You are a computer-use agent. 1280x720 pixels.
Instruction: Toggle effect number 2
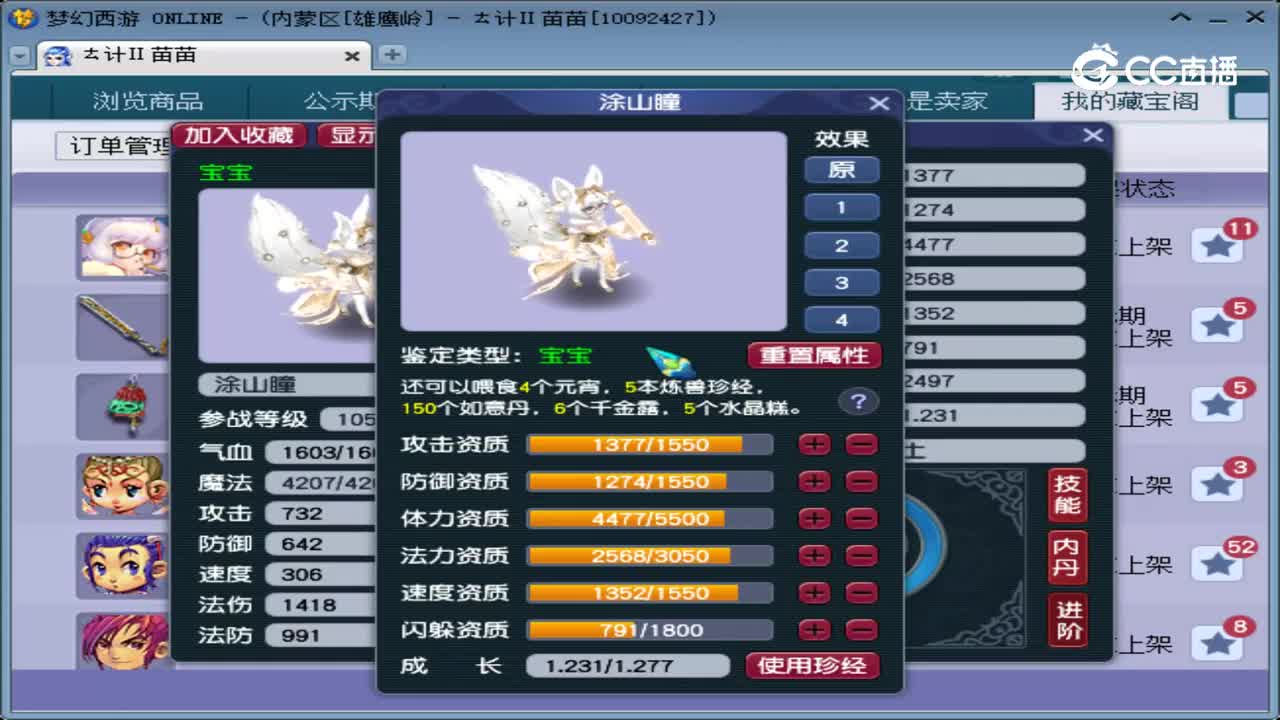click(x=841, y=245)
